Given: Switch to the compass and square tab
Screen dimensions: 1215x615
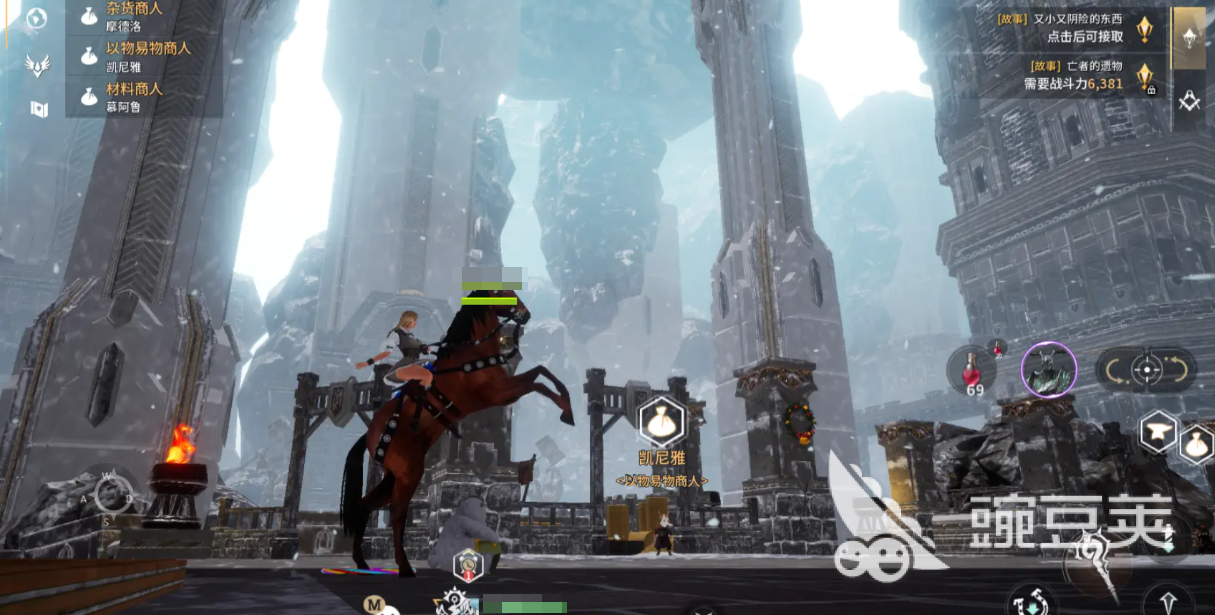Looking at the screenshot, I should (1189, 101).
